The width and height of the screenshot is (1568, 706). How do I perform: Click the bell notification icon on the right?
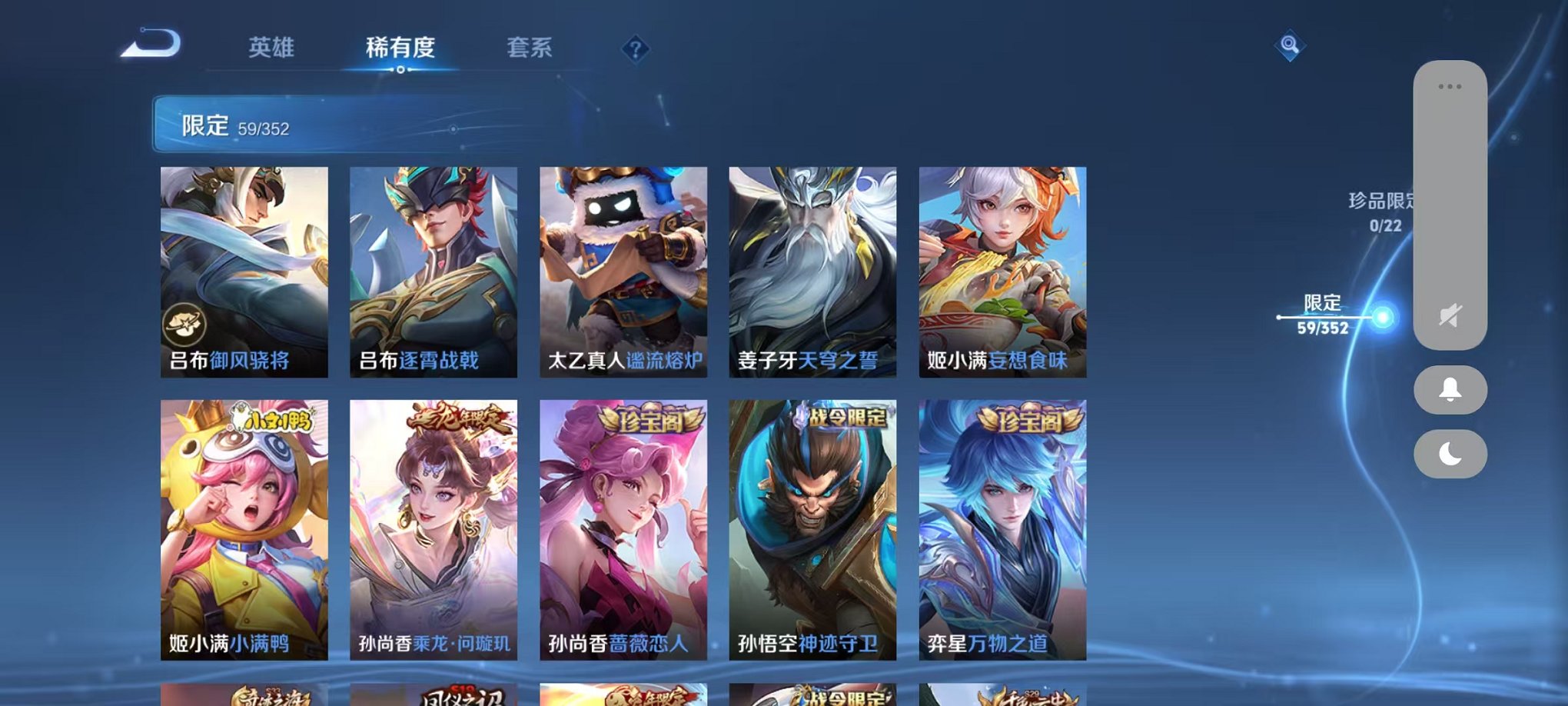pyautogui.click(x=1450, y=391)
